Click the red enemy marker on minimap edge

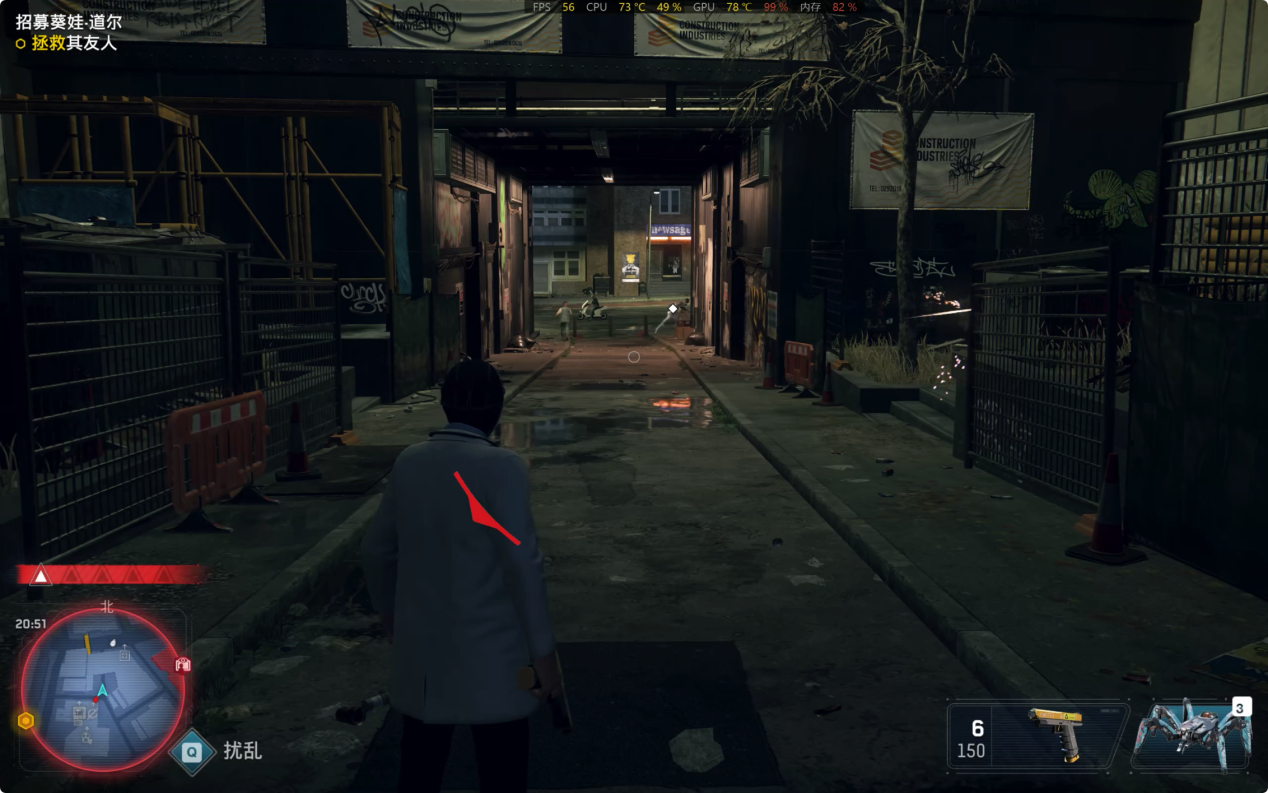pyautogui.click(x=183, y=664)
